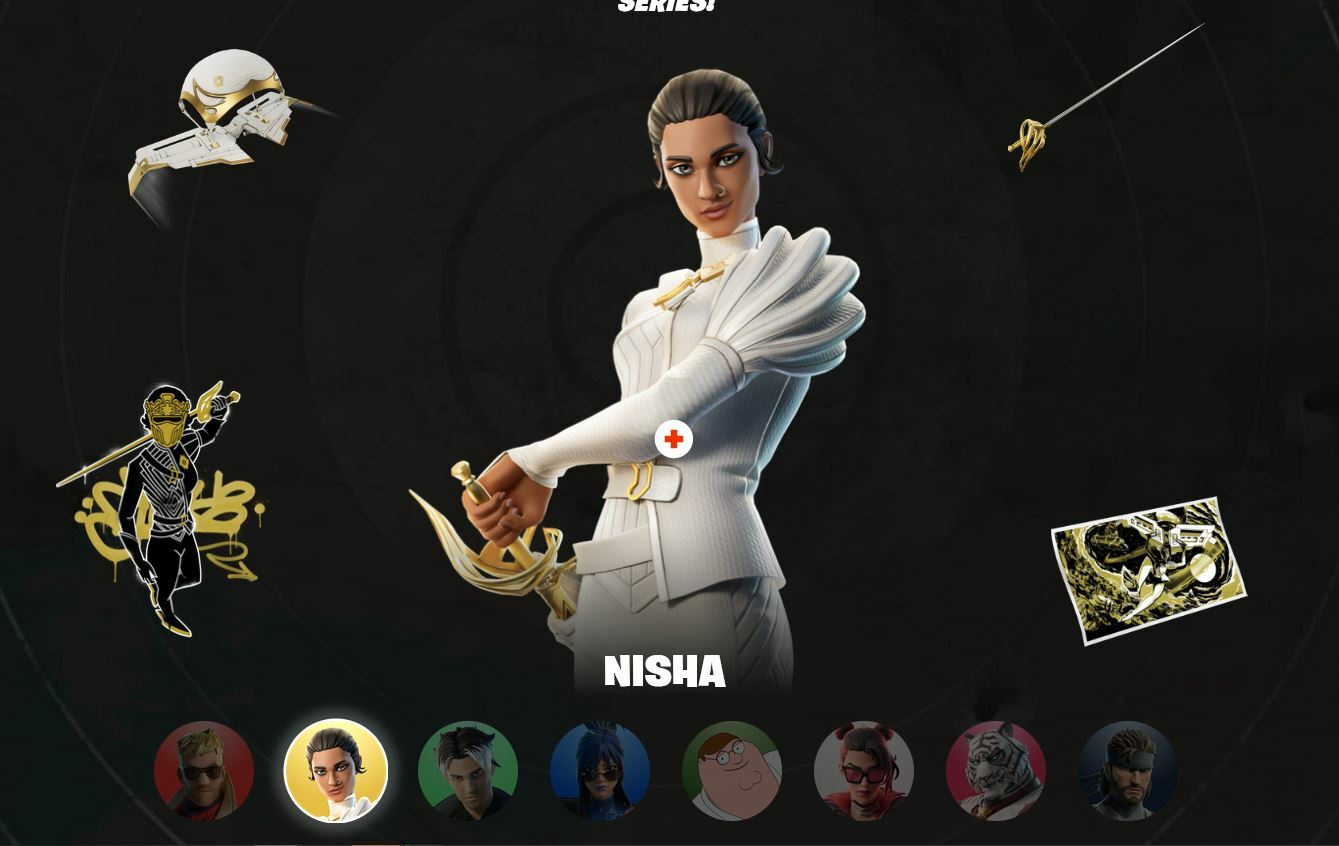The height and width of the screenshot is (846, 1339).
Task: Pick the Solid Snake eyepatch portrait
Action: 1128,771
